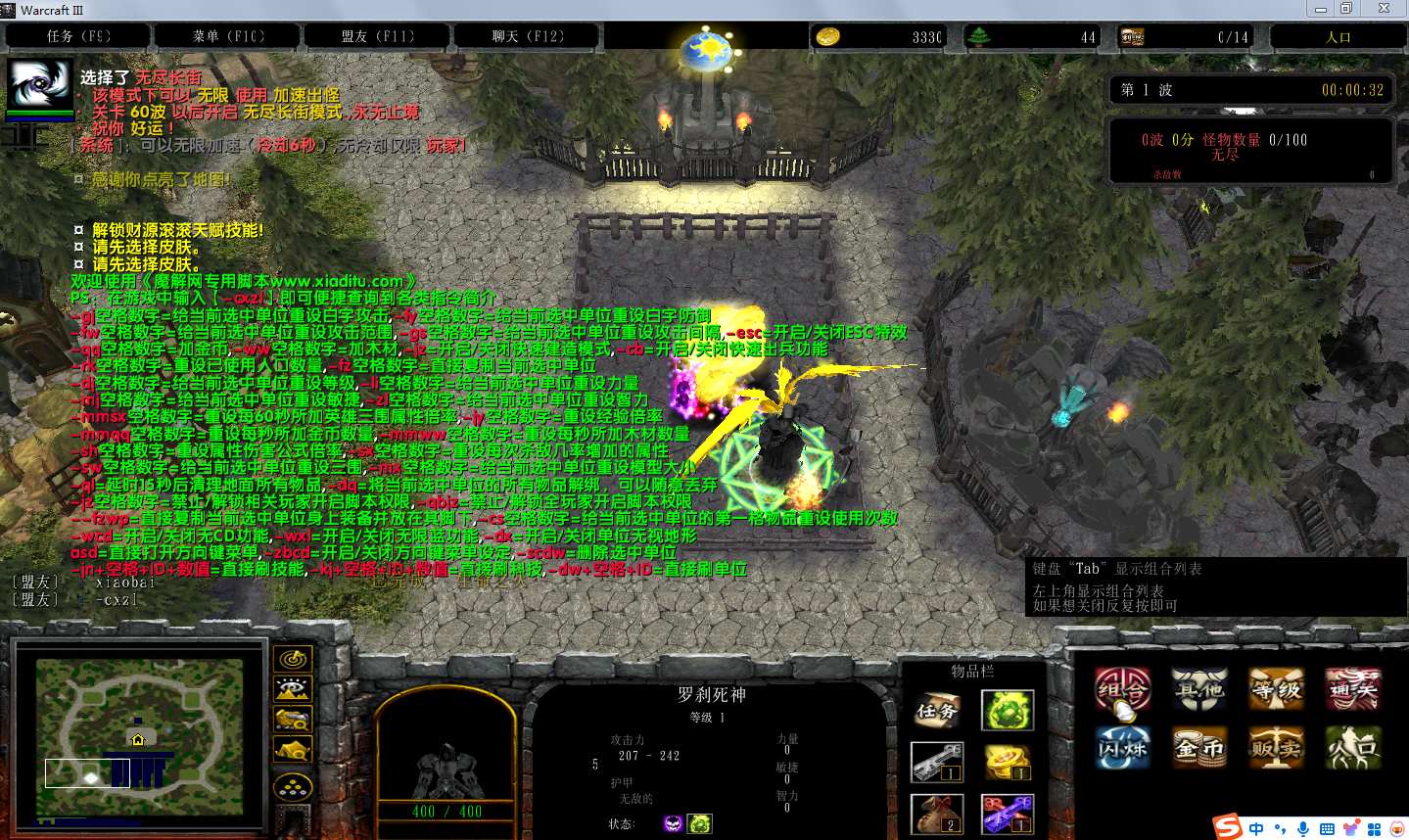Activate the minimap signal ping button
This screenshot has width=1409, height=840.
point(293,660)
